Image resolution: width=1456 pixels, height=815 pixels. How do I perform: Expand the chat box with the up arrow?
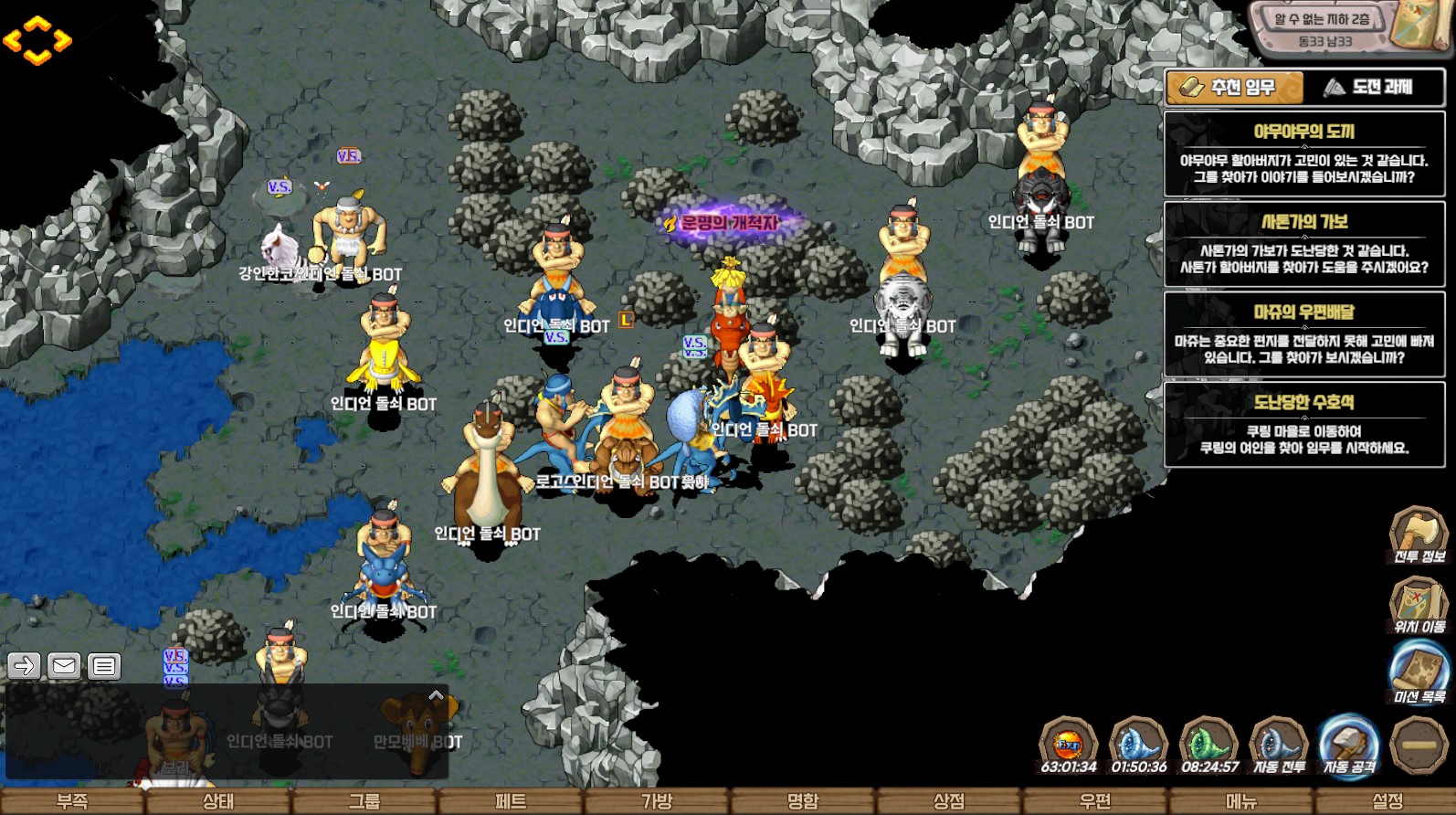(437, 696)
